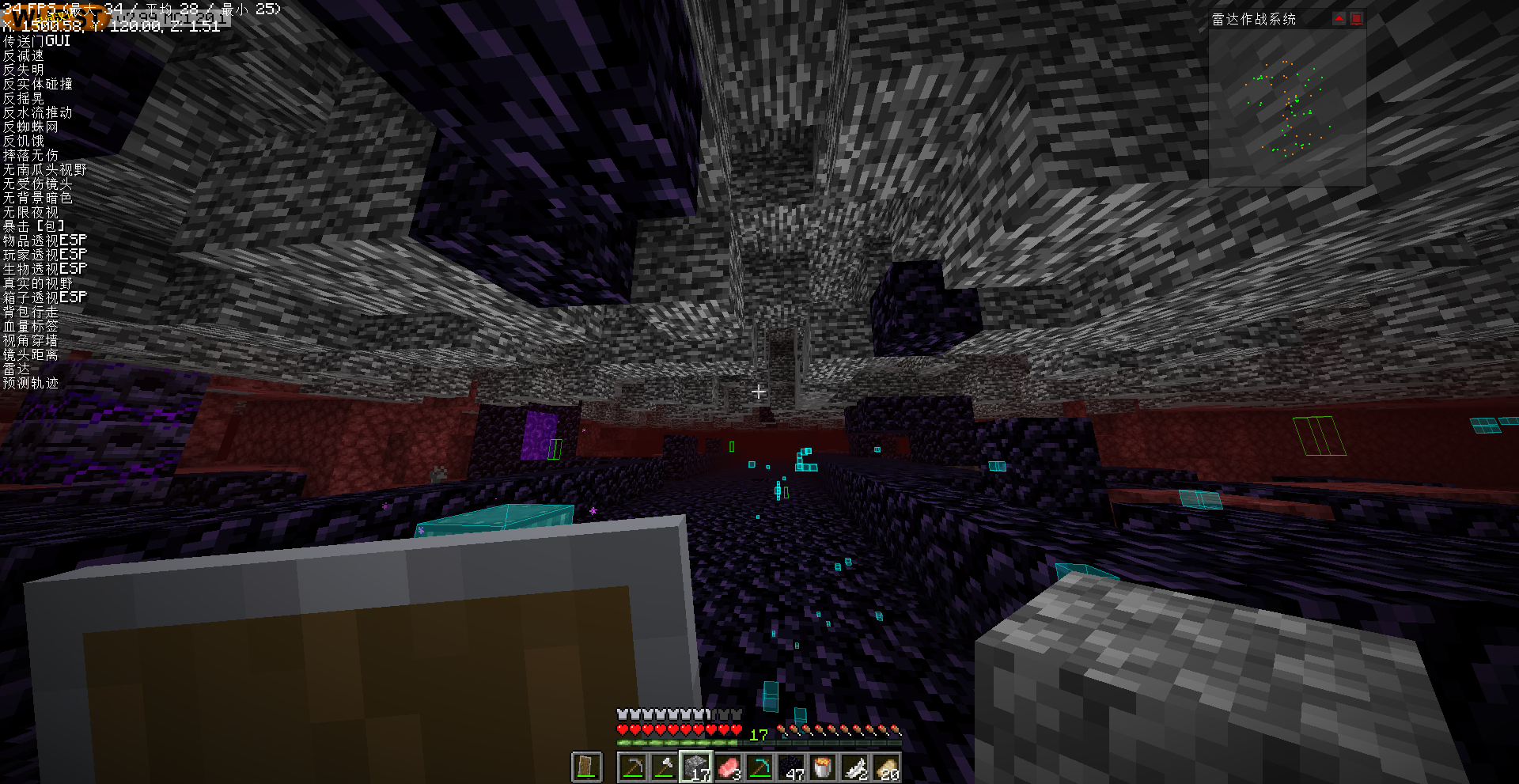Switch to the diamond pickaxe slot

pos(759,767)
